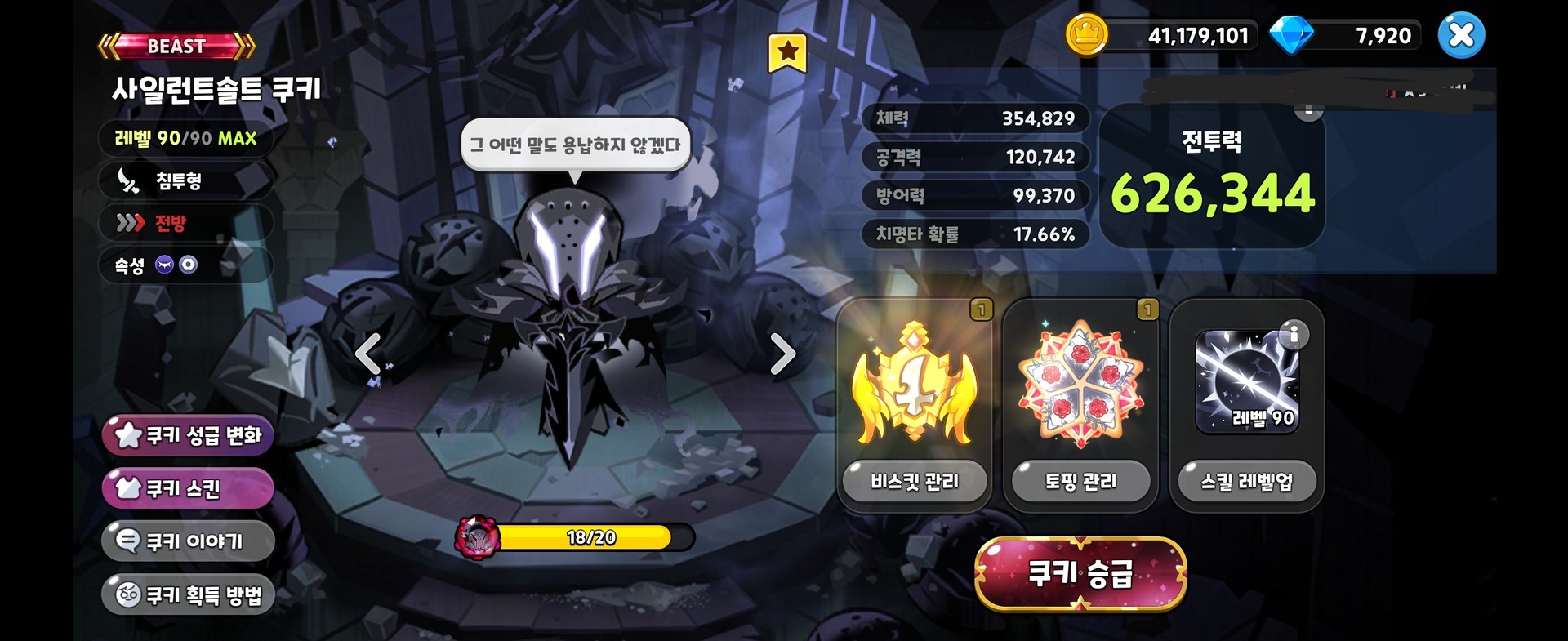Tap the soulstone portrait beside the progress bar
The height and width of the screenshot is (641, 1568).
[479, 538]
